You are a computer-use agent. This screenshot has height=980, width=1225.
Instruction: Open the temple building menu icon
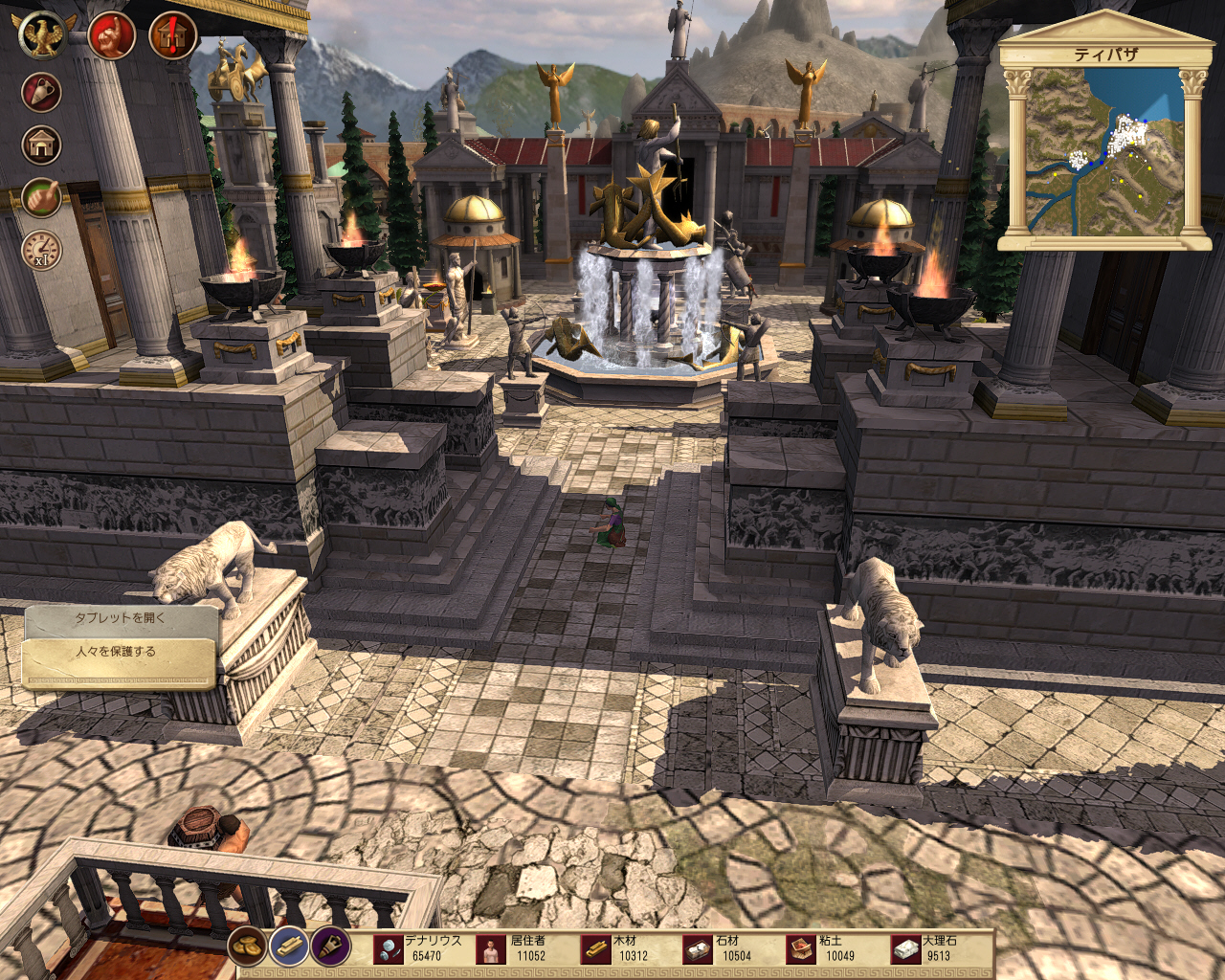tap(41, 145)
